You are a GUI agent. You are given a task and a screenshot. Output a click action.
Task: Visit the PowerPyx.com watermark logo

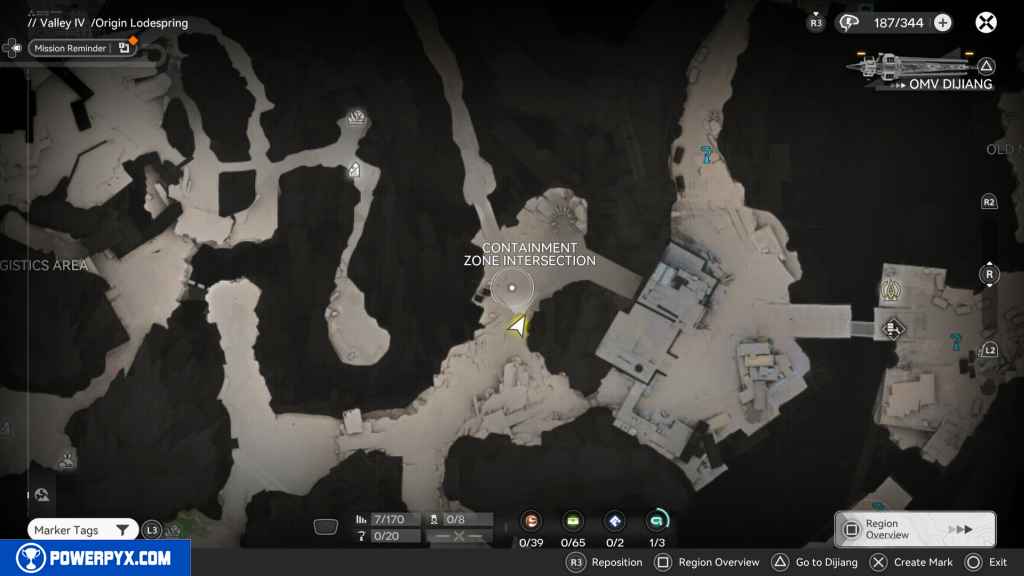[x=93, y=558]
